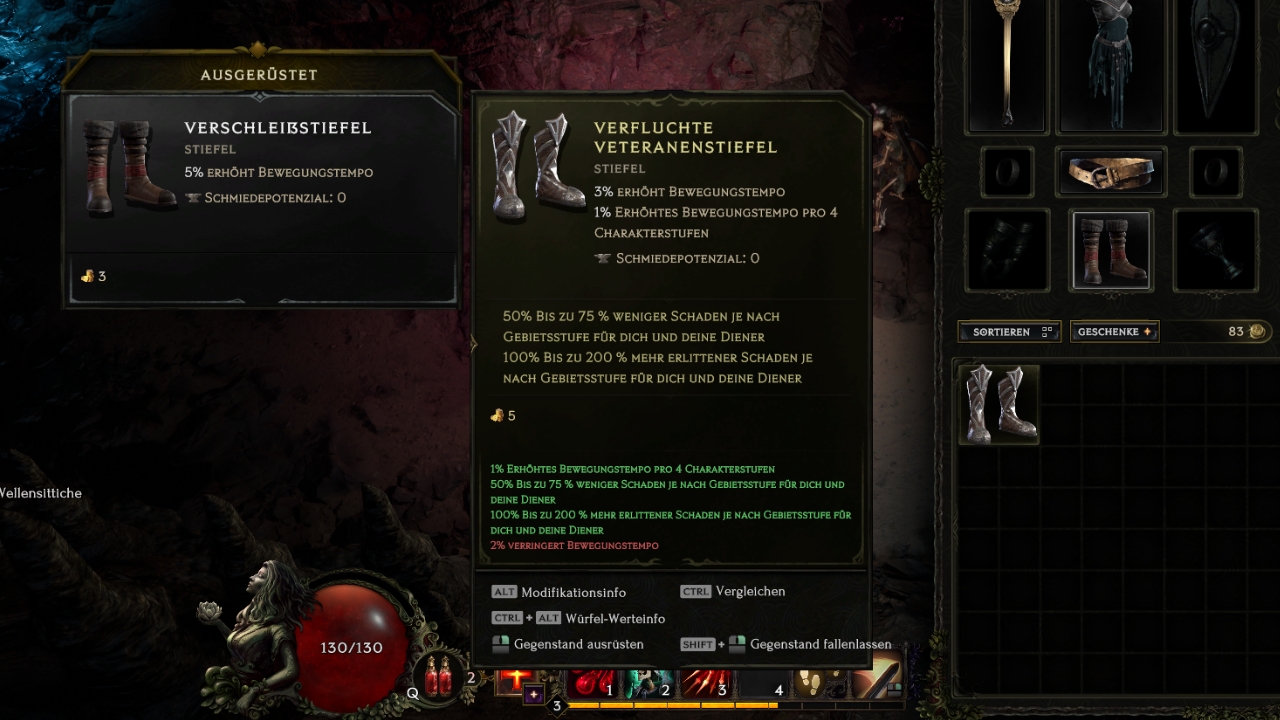Viewport: 1280px width, 720px height.
Task: Sort inventory with the Sortieren button
Action: 1008,332
